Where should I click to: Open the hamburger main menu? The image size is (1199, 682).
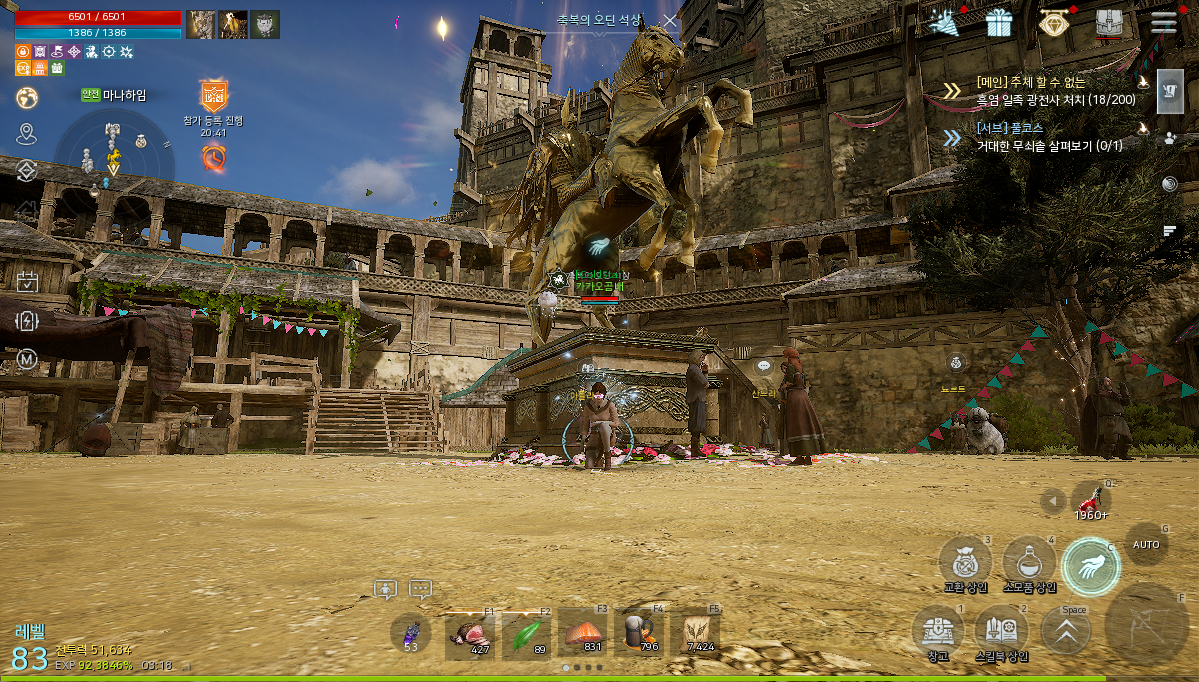[x=1163, y=23]
